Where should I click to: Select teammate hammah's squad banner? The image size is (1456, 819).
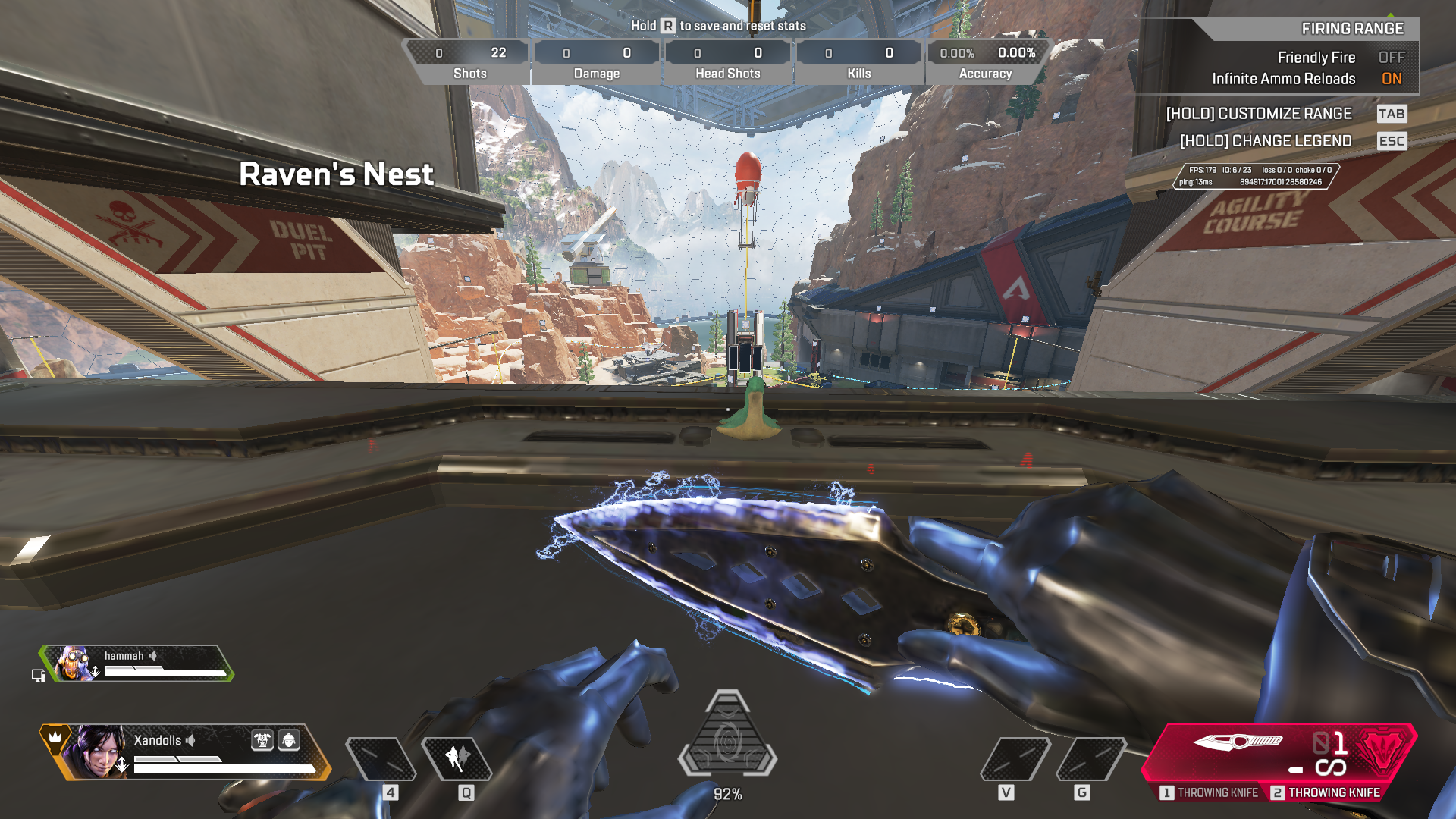click(136, 664)
